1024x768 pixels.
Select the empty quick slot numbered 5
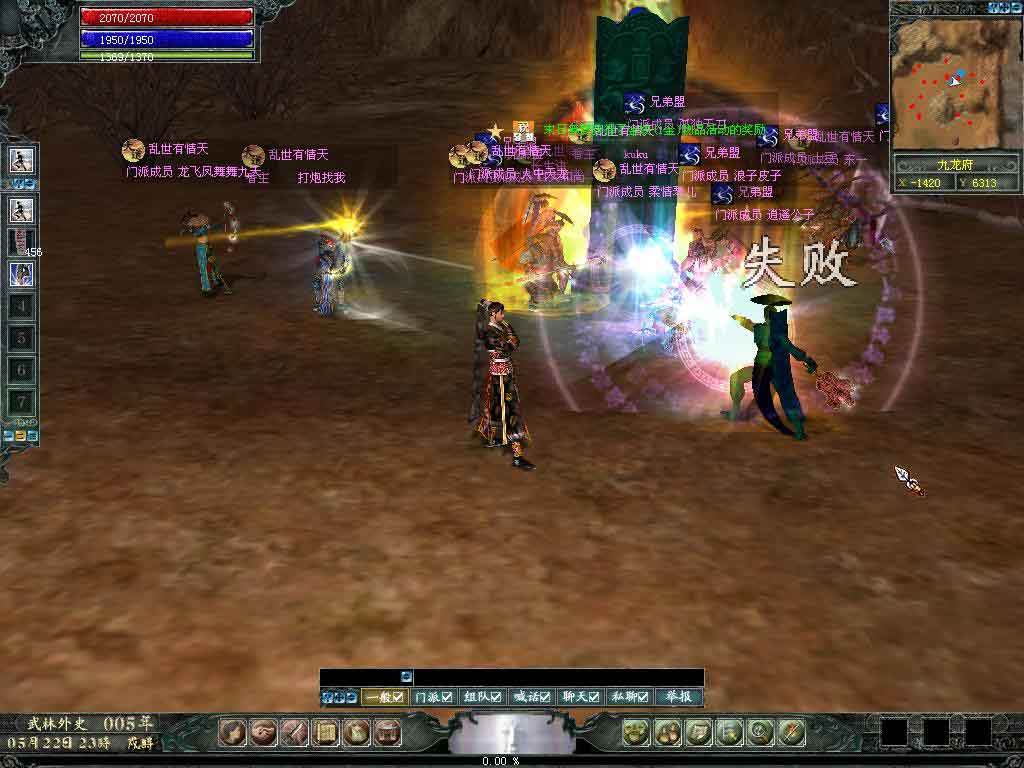coord(22,338)
